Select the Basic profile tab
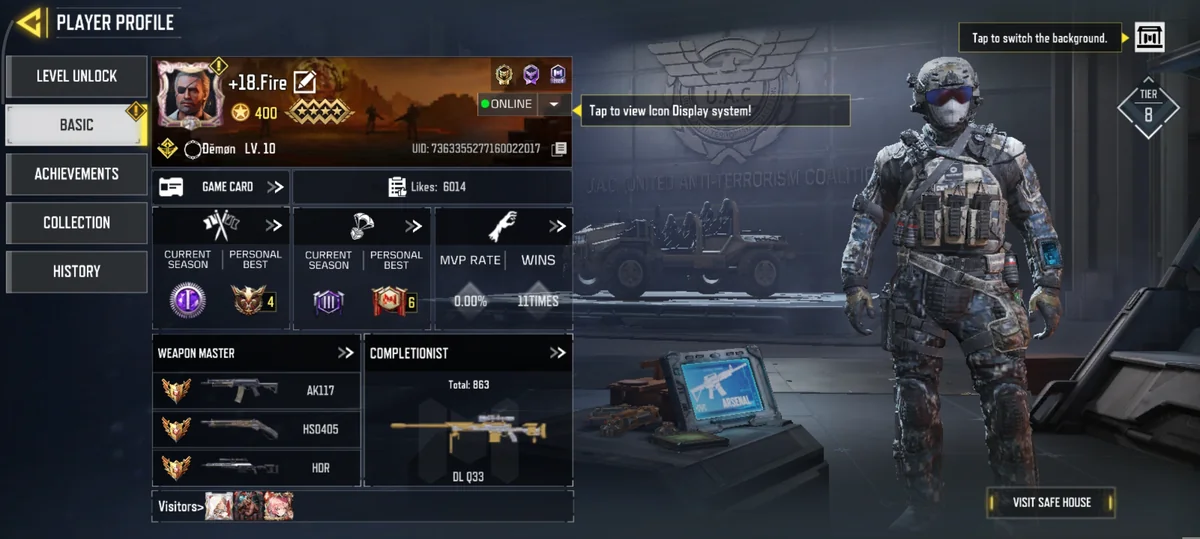Image resolution: width=1200 pixels, height=539 pixels. [x=77, y=125]
